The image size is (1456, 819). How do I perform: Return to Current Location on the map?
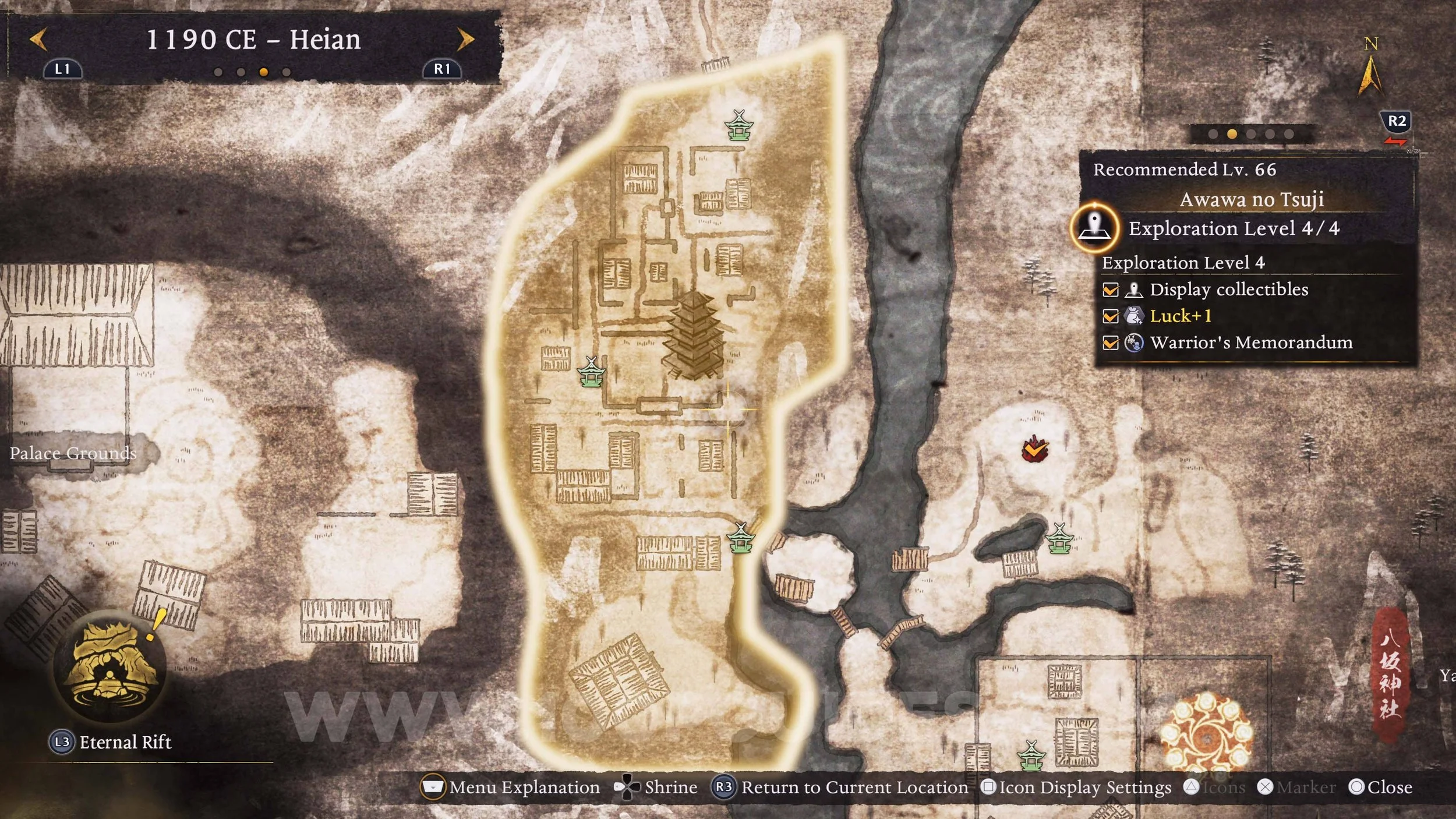pos(840,788)
